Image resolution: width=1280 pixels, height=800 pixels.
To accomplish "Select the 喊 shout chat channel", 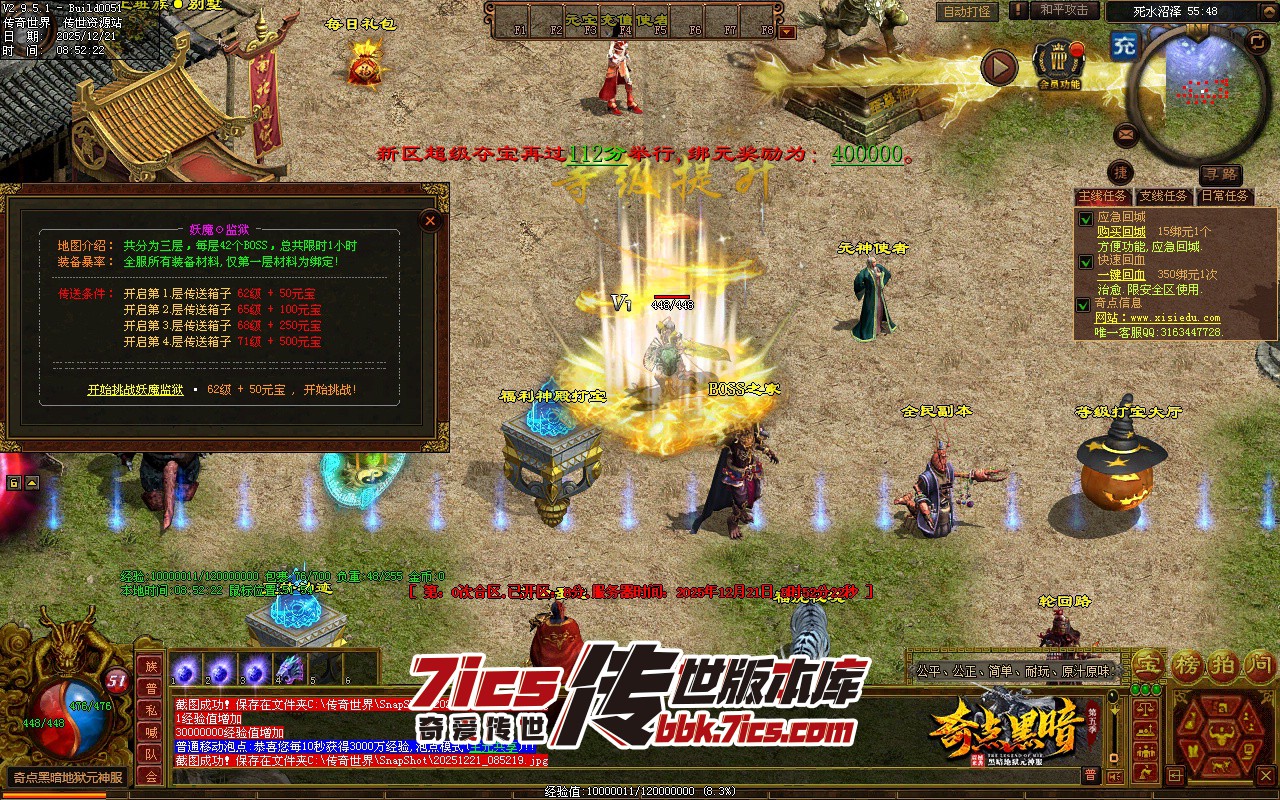I will (151, 732).
